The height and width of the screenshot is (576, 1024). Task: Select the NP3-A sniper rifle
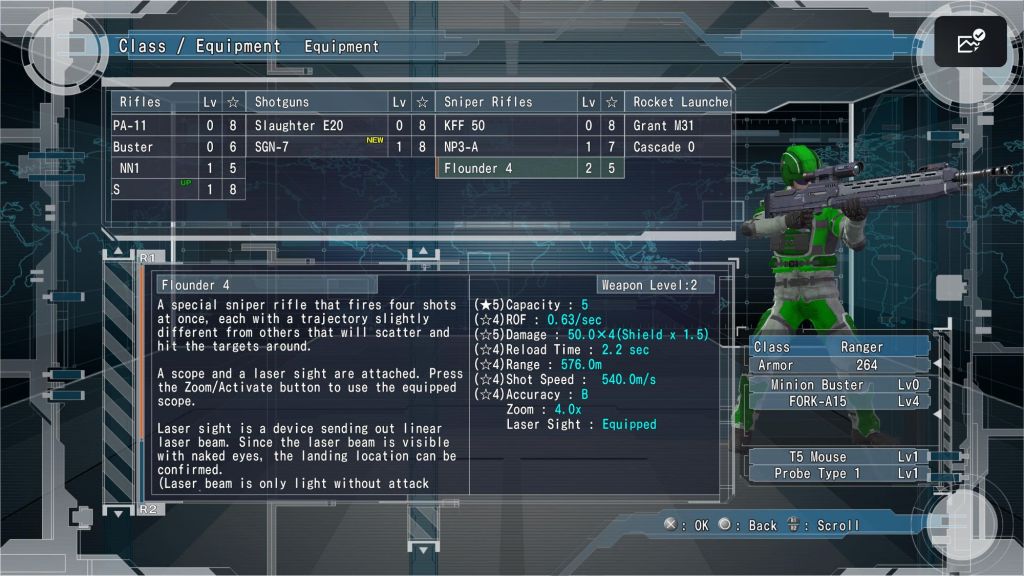tap(507, 147)
